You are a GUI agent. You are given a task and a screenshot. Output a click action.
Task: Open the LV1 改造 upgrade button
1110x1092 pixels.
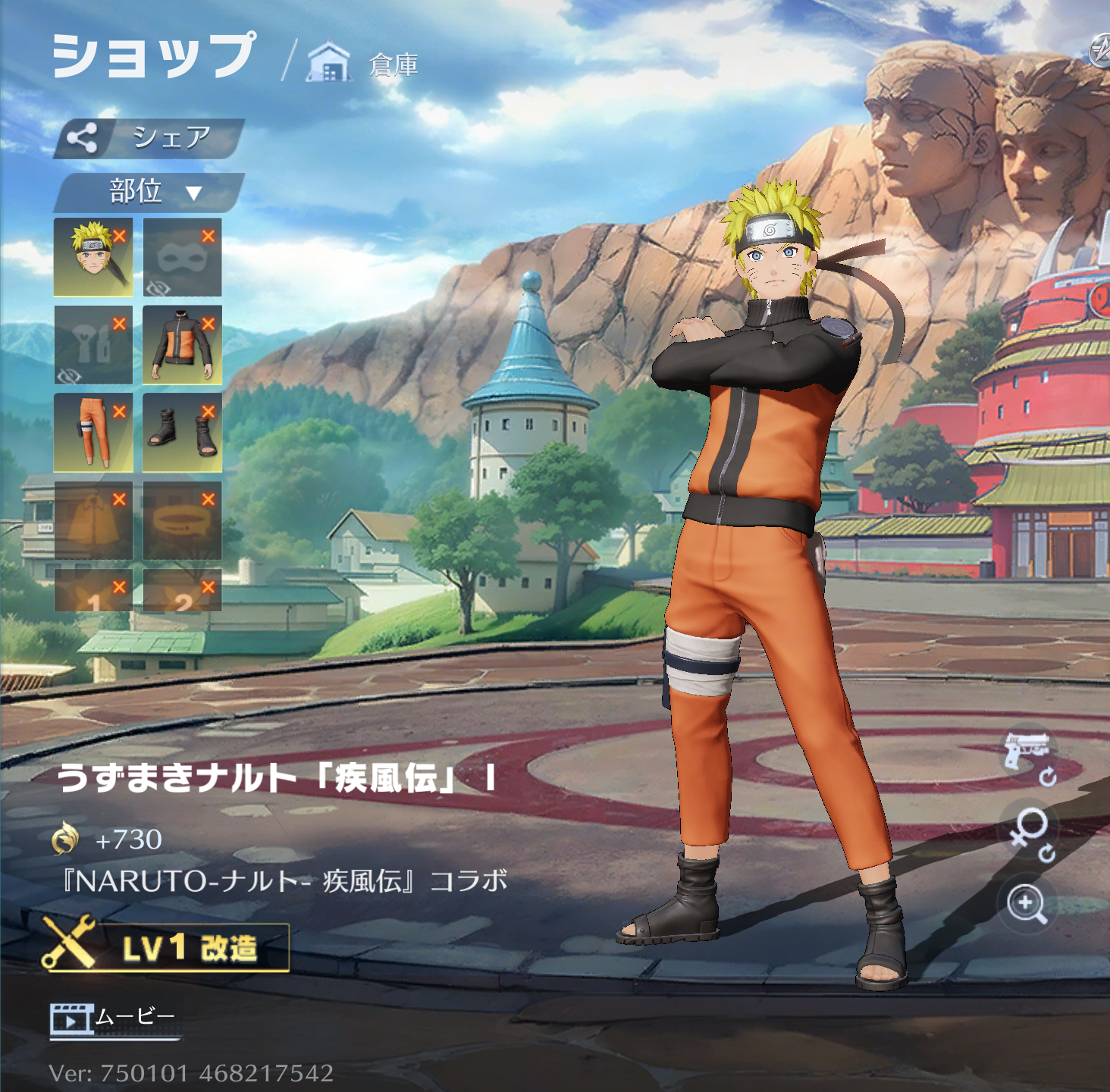165,946
